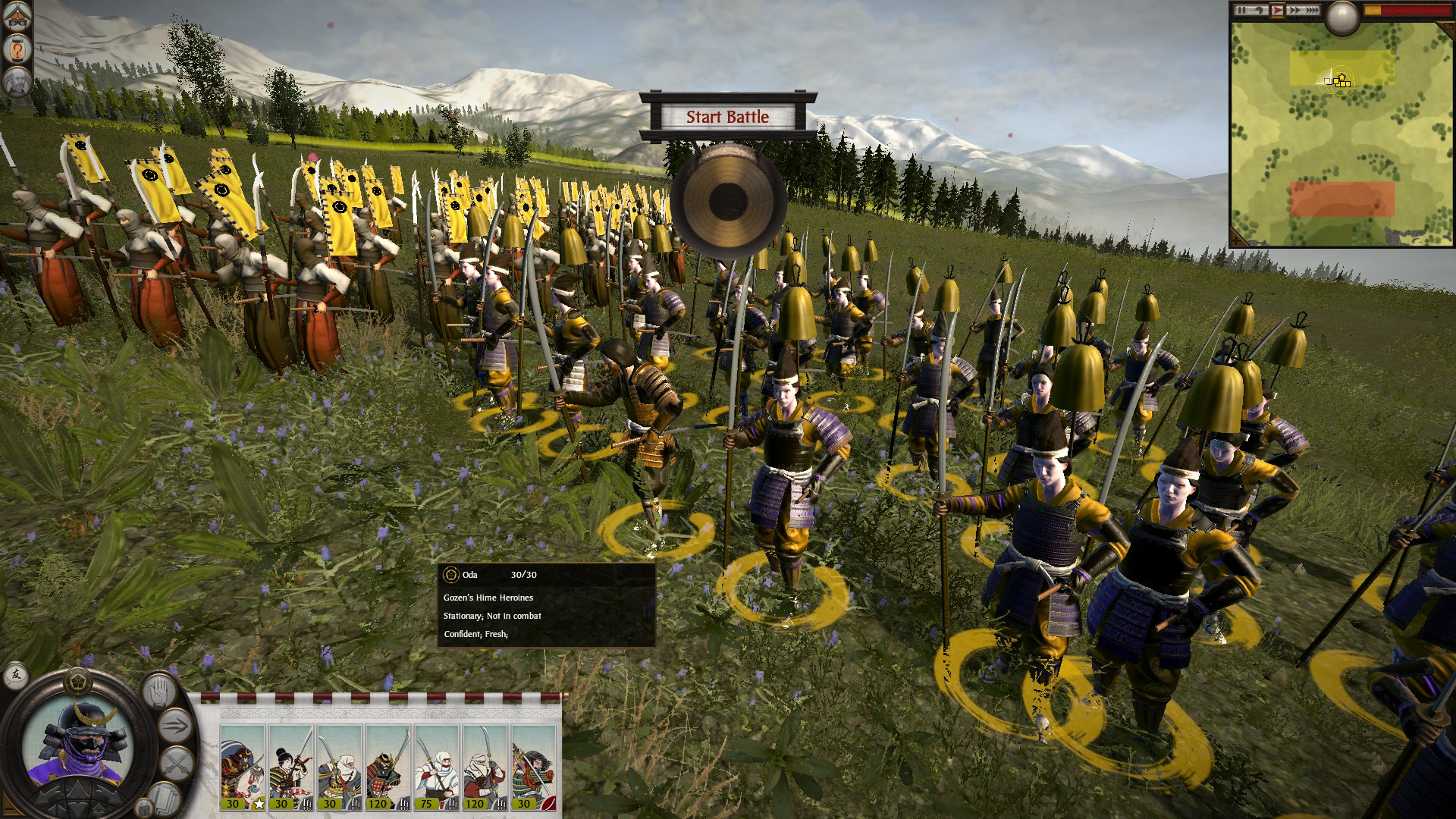Viewport: 1456px width, 819px height.
Task: Activate the halt open-hand button
Action: point(158,690)
